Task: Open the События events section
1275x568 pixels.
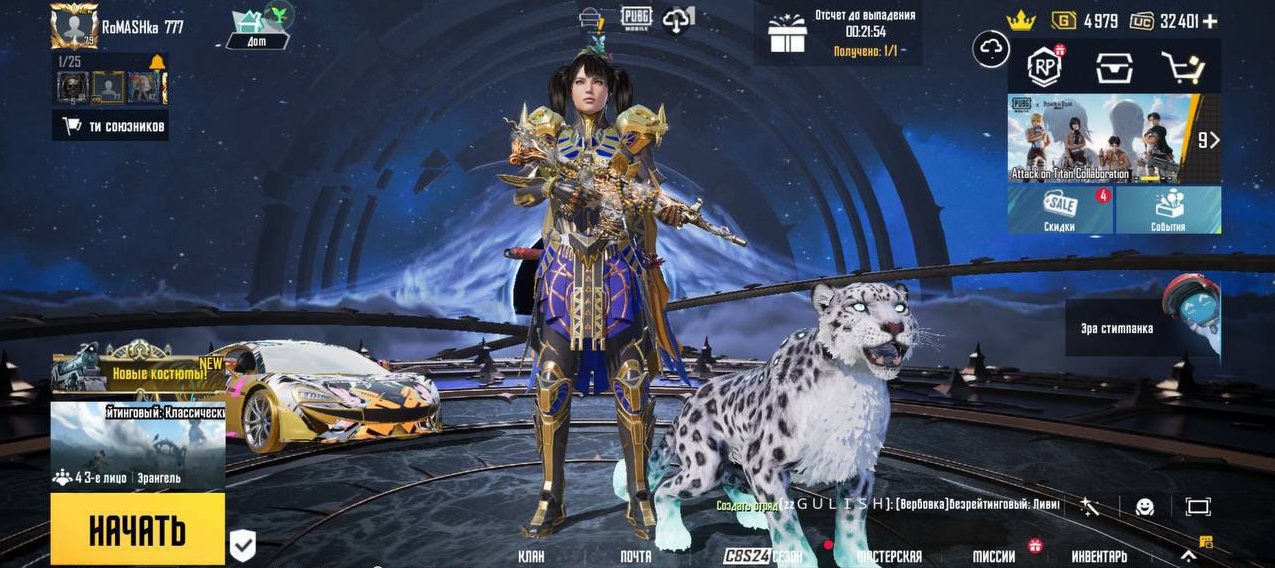Action: pyautogui.click(x=1168, y=210)
